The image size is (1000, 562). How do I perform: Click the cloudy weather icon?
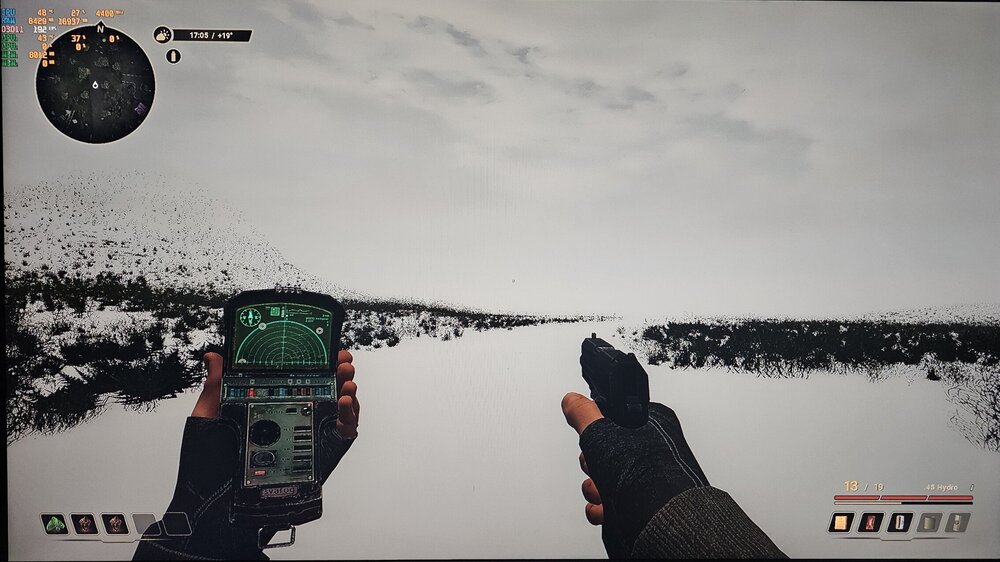[x=162, y=35]
